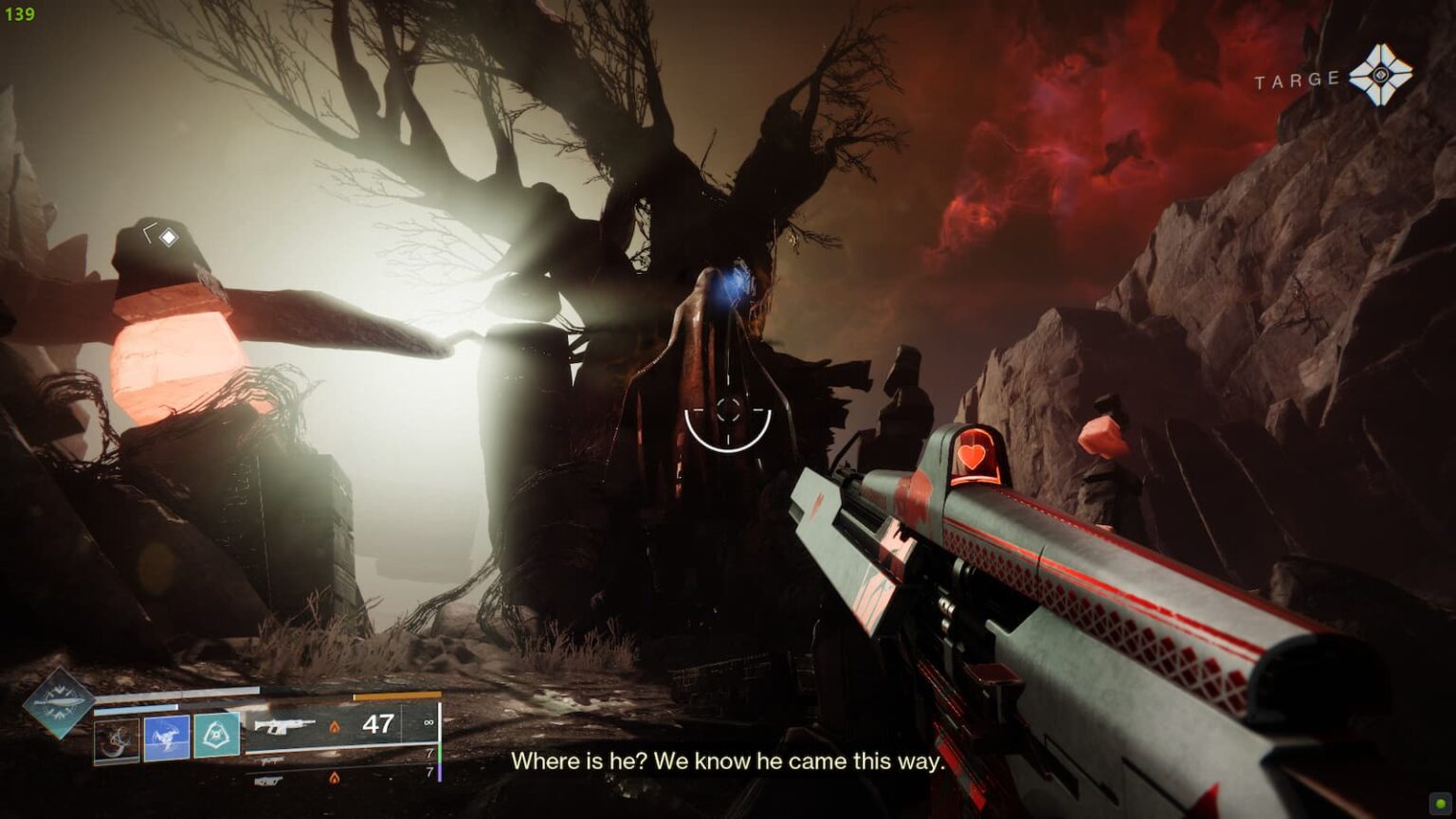Image resolution: width=1456 pixels, height=819 pixels.
Task: Toggle the waypoint diamond marker on the orange pillar
Action: 171,237
